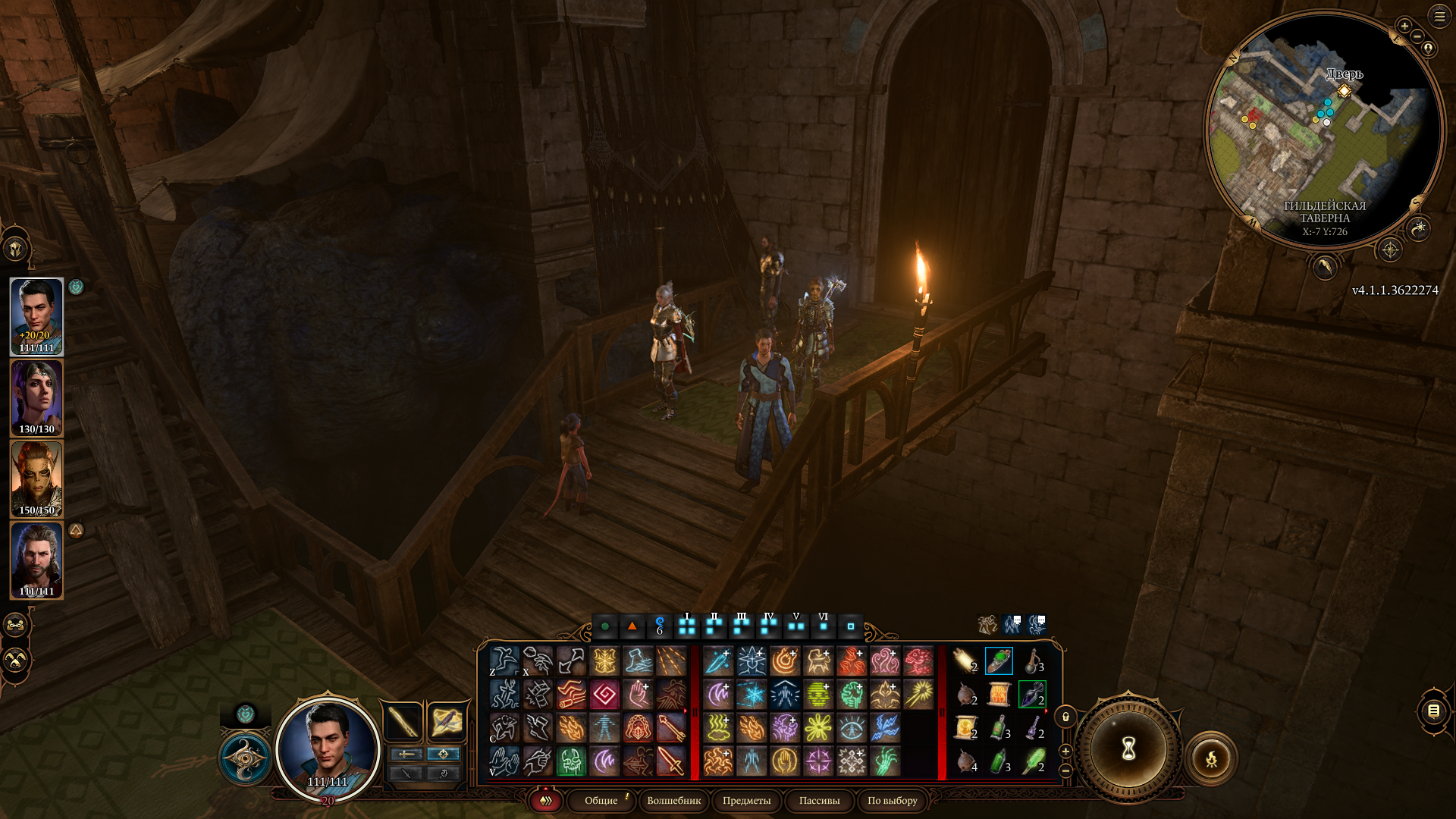Screen dimensions: 1456x819
Task: Toggle the hotbar lock padlock
Action: pyautogui.click(x=1065, y=717)
